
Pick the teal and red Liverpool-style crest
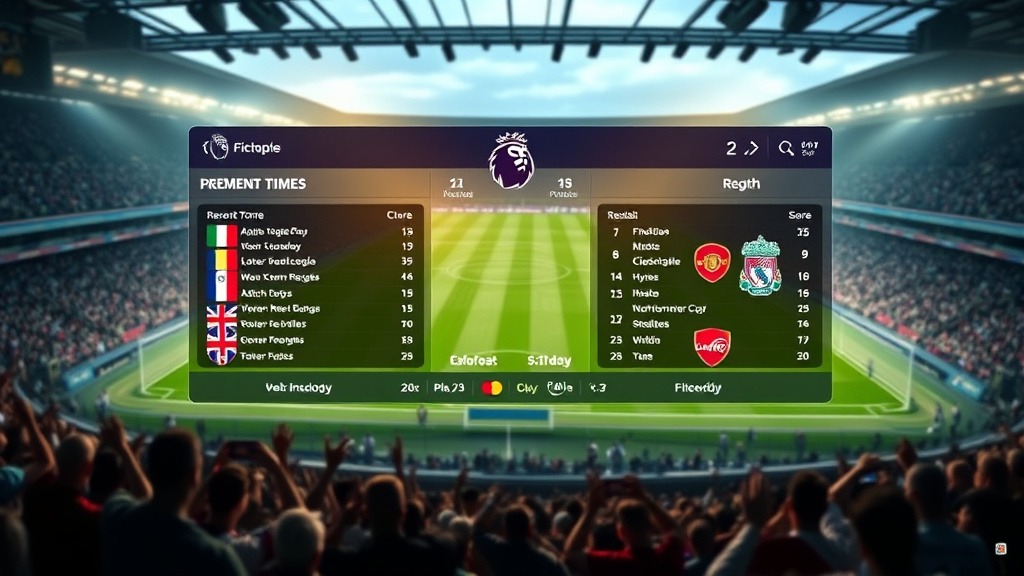tap(760, 265)
